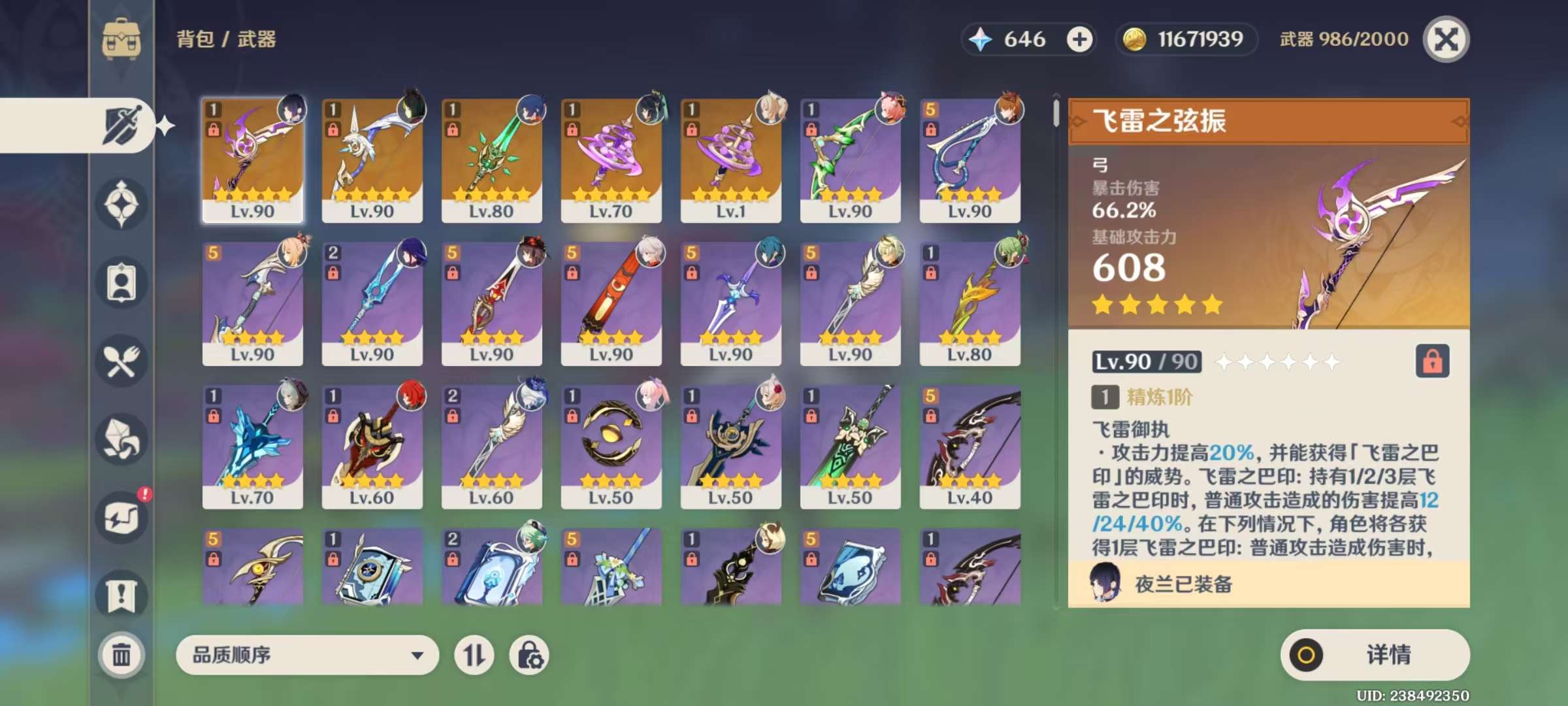Switch to the materials tab

122,439
